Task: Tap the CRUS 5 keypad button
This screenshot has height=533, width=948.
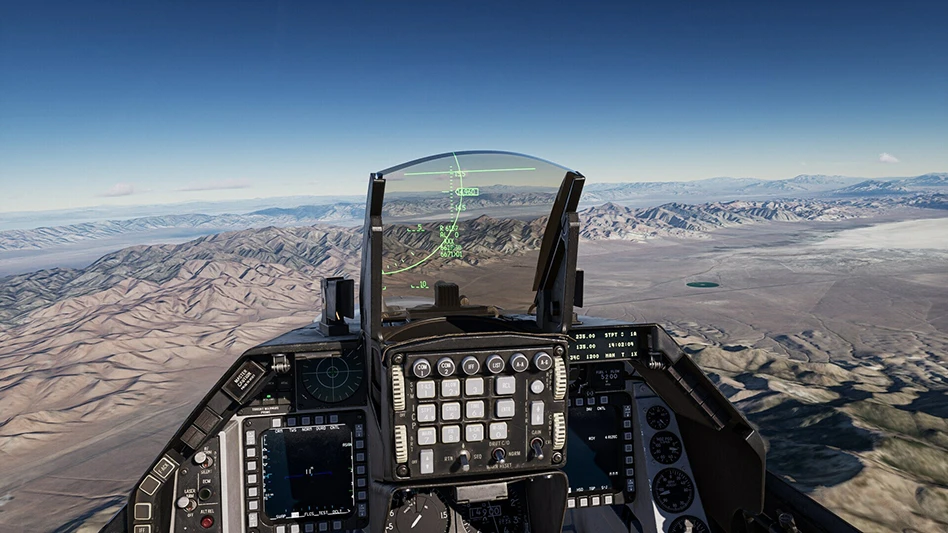Action: pyautogui.click(x=451, y=411)
